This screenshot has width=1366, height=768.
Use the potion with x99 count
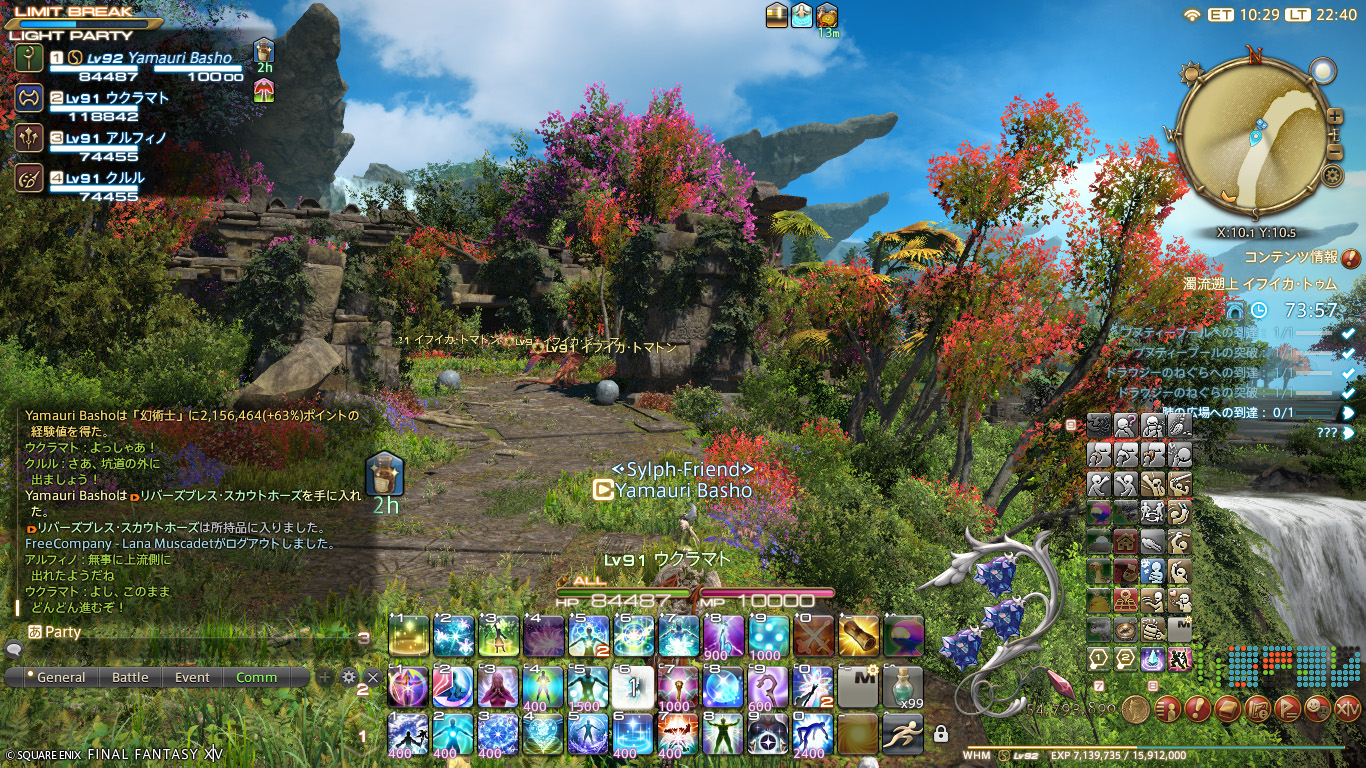pos(903,686)
